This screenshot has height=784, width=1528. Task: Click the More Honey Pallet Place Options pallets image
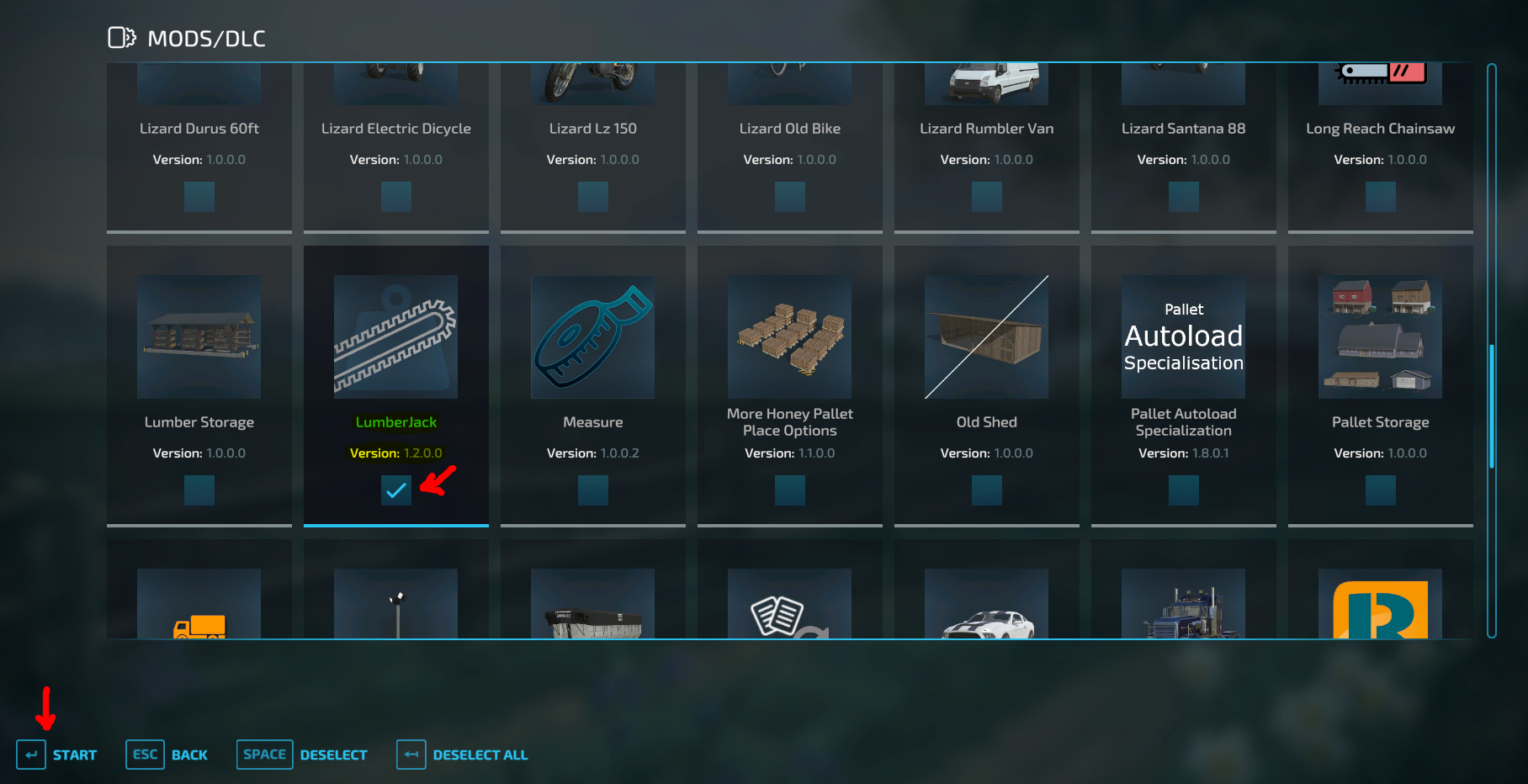[789, 336]
